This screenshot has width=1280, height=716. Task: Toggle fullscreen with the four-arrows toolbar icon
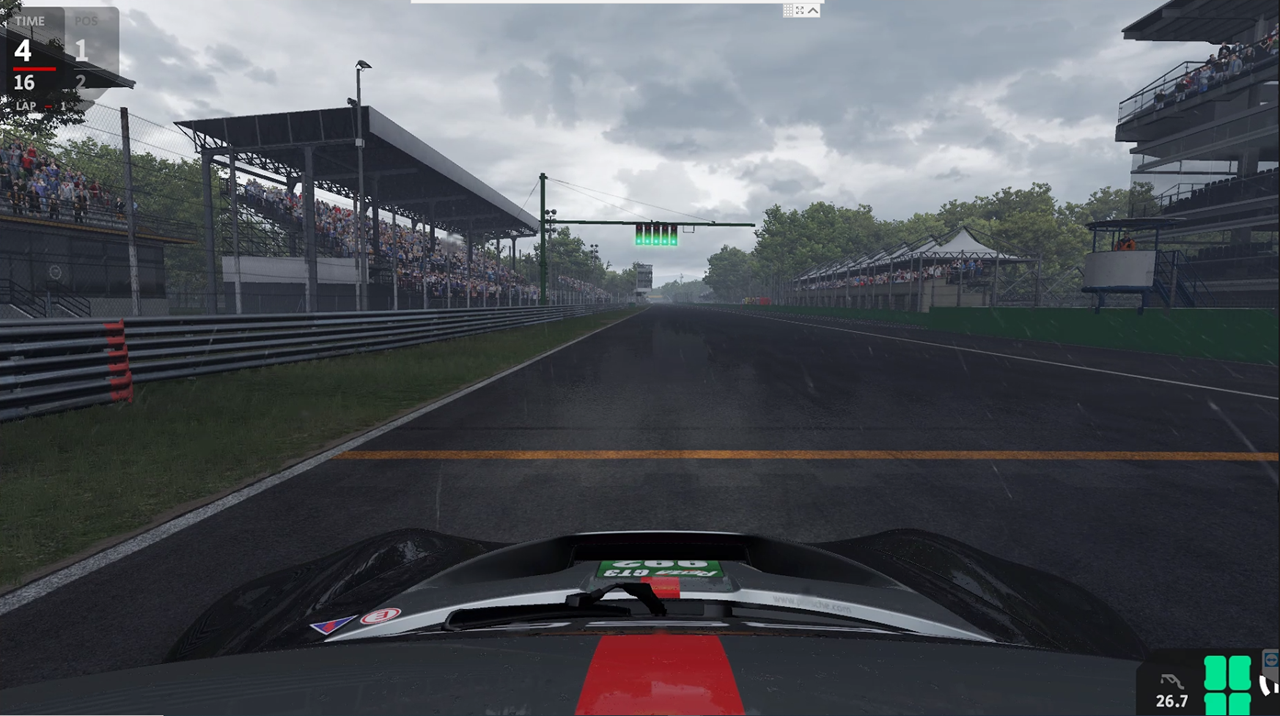(800, 10)
